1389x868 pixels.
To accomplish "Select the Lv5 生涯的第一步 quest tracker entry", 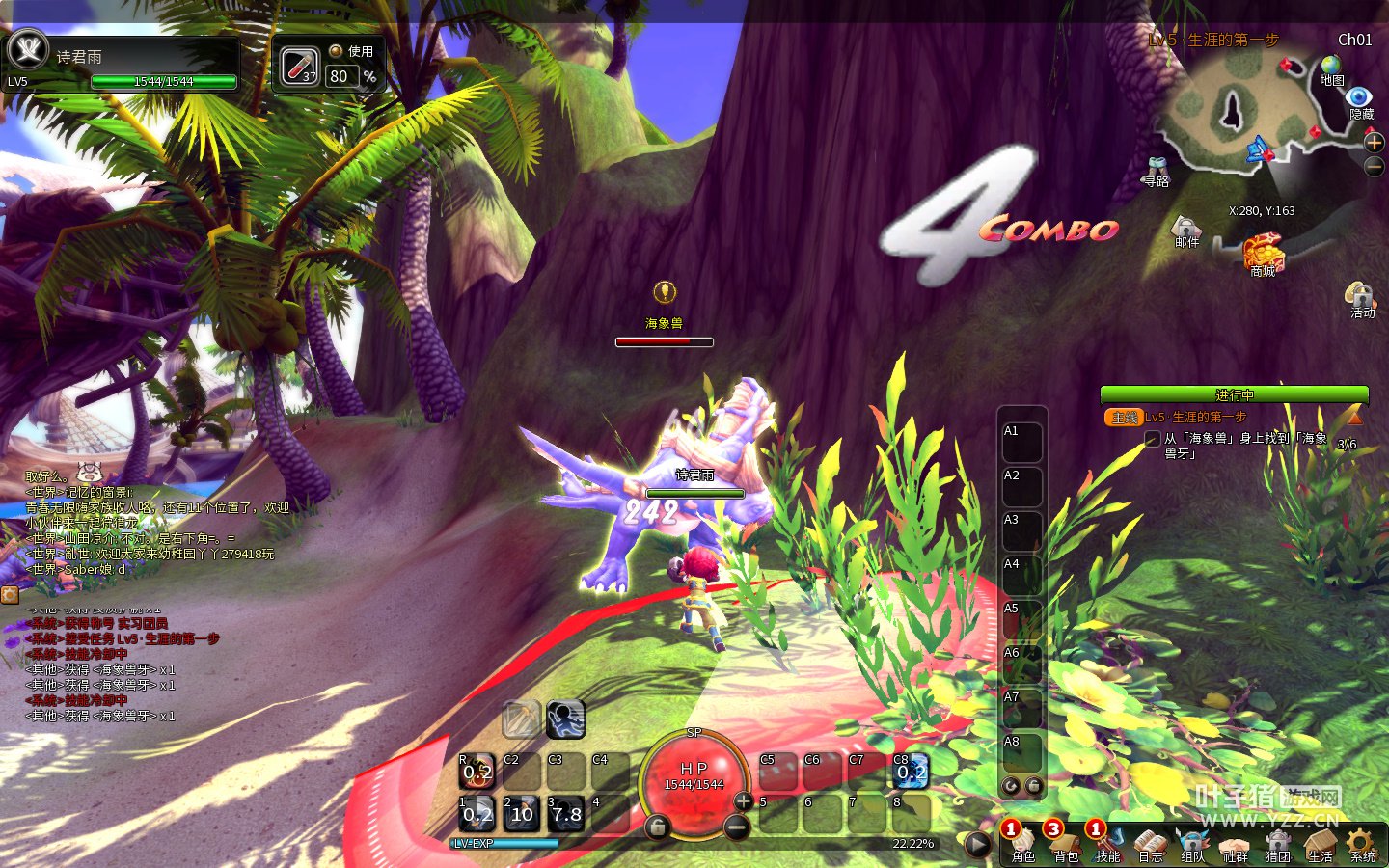I will (x=1196, y=418).
